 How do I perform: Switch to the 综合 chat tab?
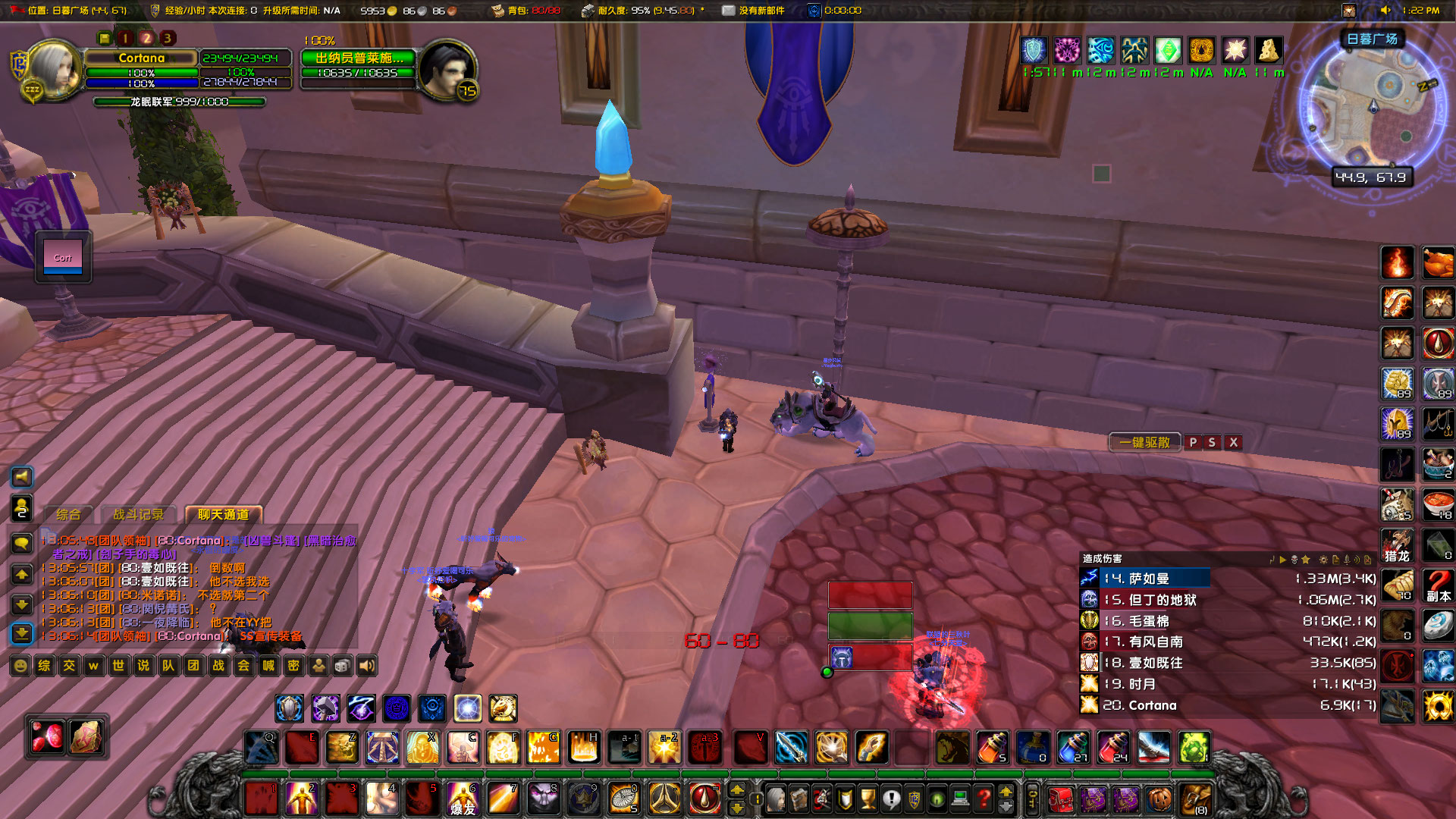tap(71, 513)
